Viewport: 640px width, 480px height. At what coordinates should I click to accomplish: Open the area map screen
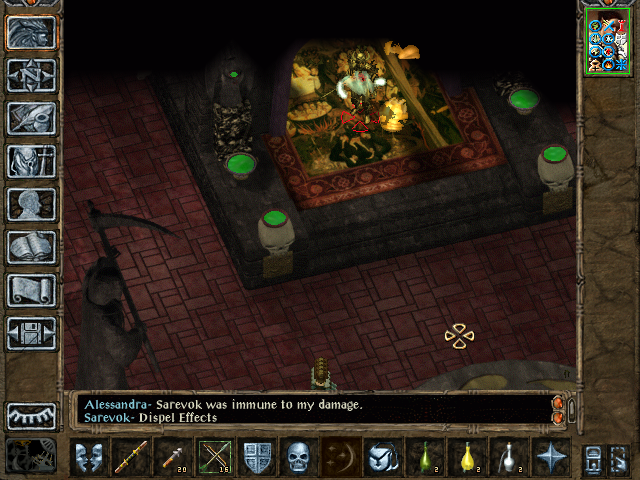coord(32,75)
